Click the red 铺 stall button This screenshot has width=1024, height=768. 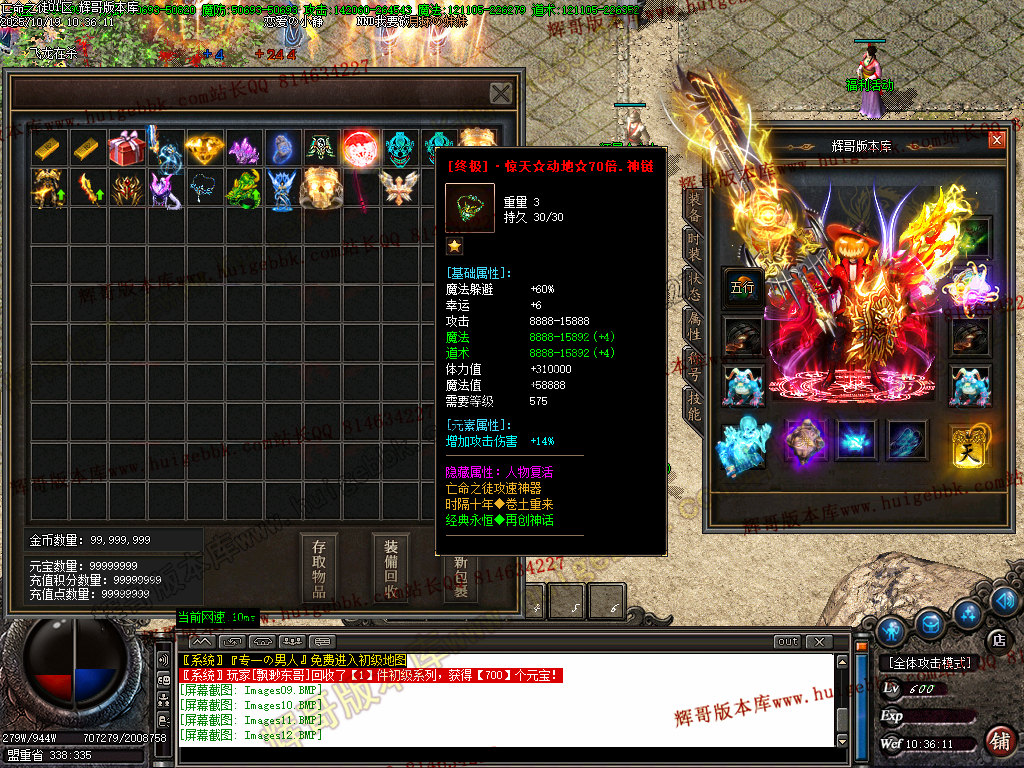pos(998,740)
